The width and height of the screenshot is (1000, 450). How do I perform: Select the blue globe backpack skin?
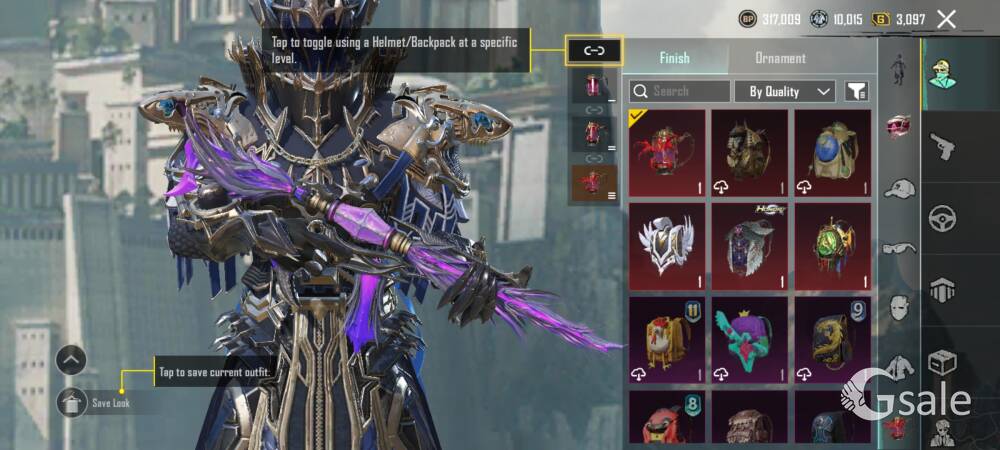point(832,153)
